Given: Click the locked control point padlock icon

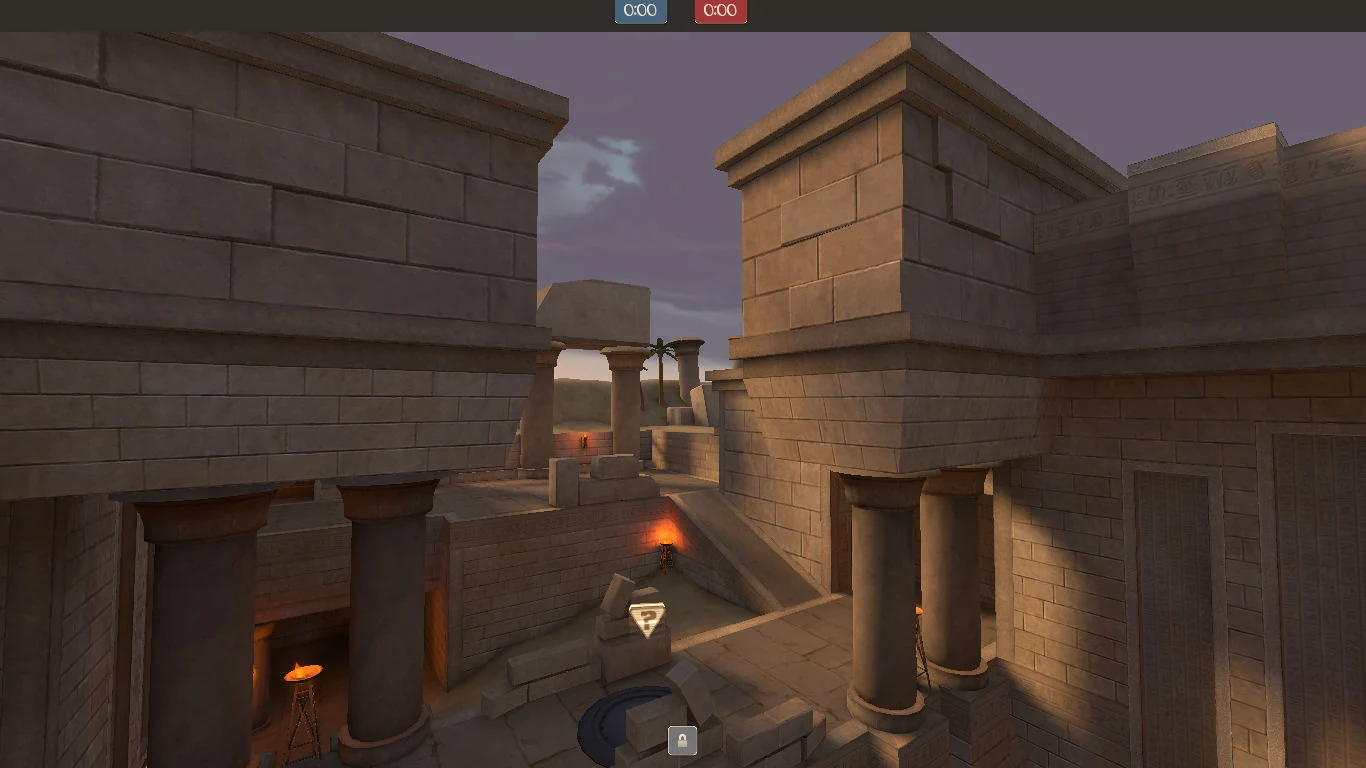Looking at the screenshot, I should [682, 741].
